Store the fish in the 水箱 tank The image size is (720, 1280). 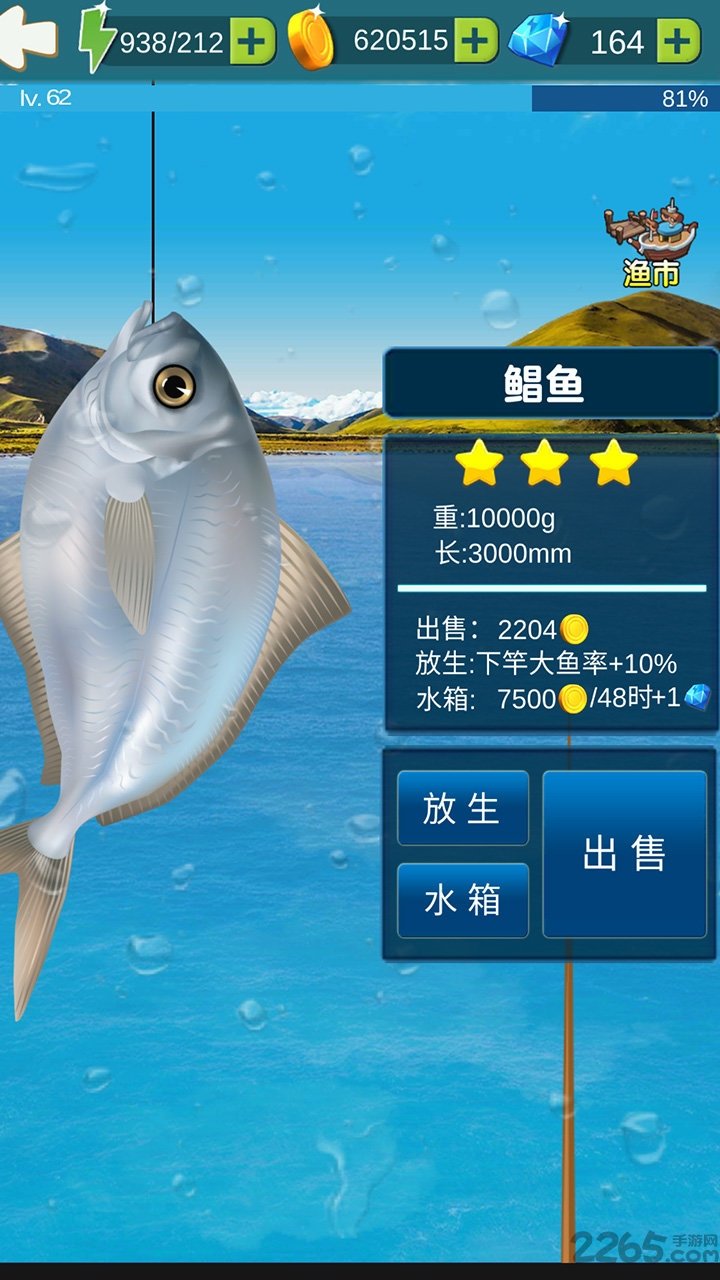[462, 901]
